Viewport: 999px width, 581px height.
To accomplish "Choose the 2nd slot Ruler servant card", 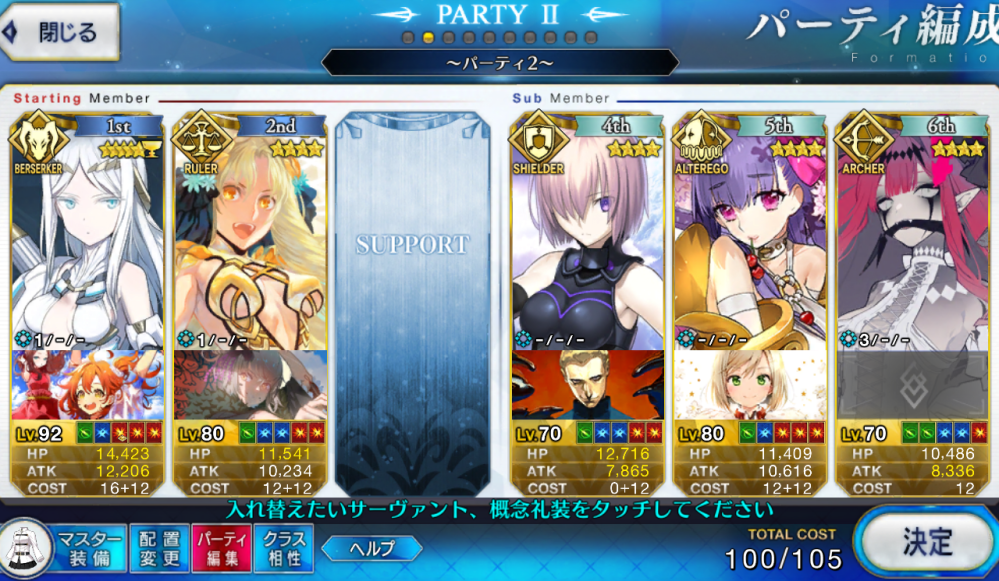I will click(x=251, y=240).
